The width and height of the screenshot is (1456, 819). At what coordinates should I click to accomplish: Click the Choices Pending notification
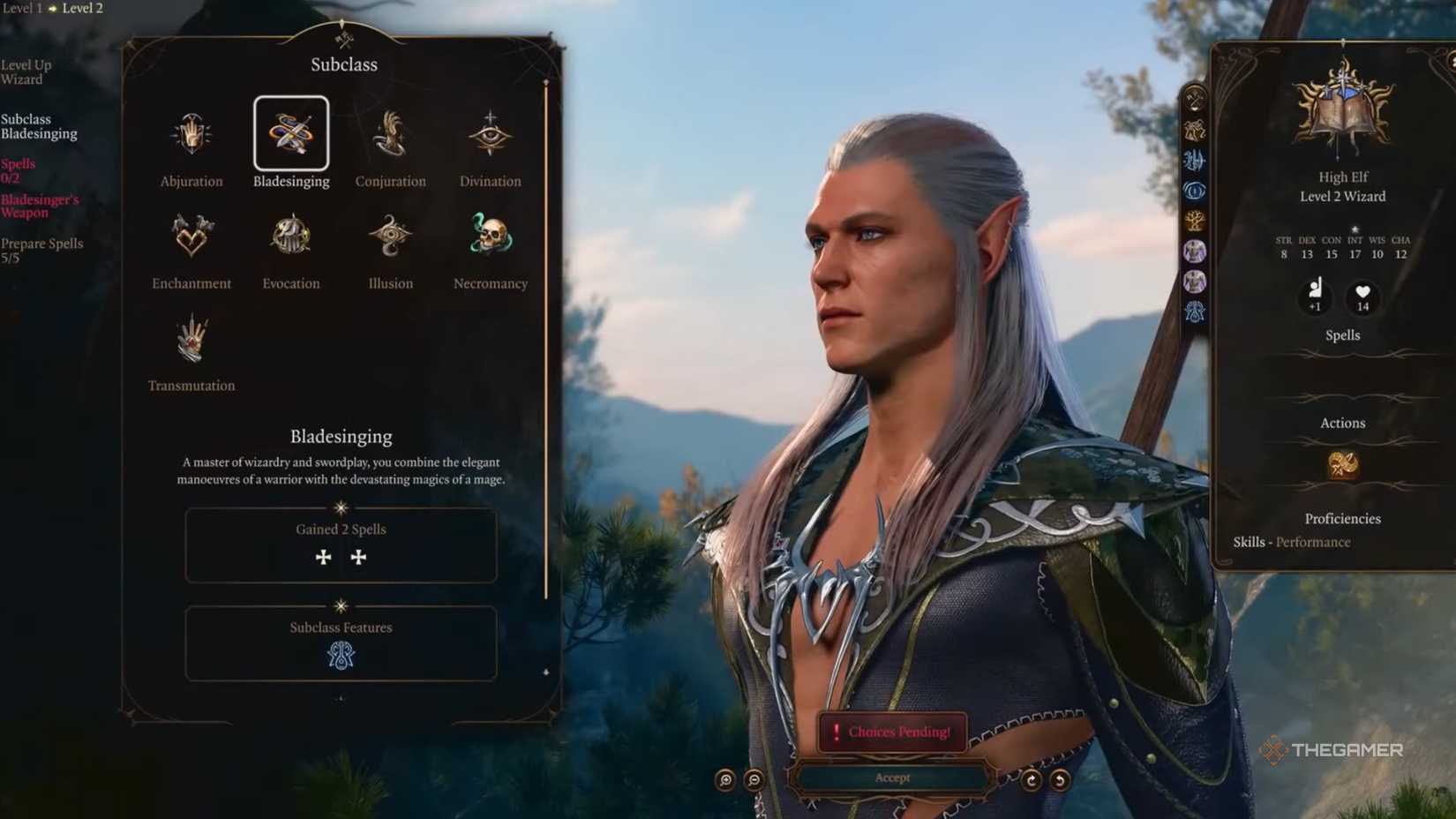click(892, 732)
